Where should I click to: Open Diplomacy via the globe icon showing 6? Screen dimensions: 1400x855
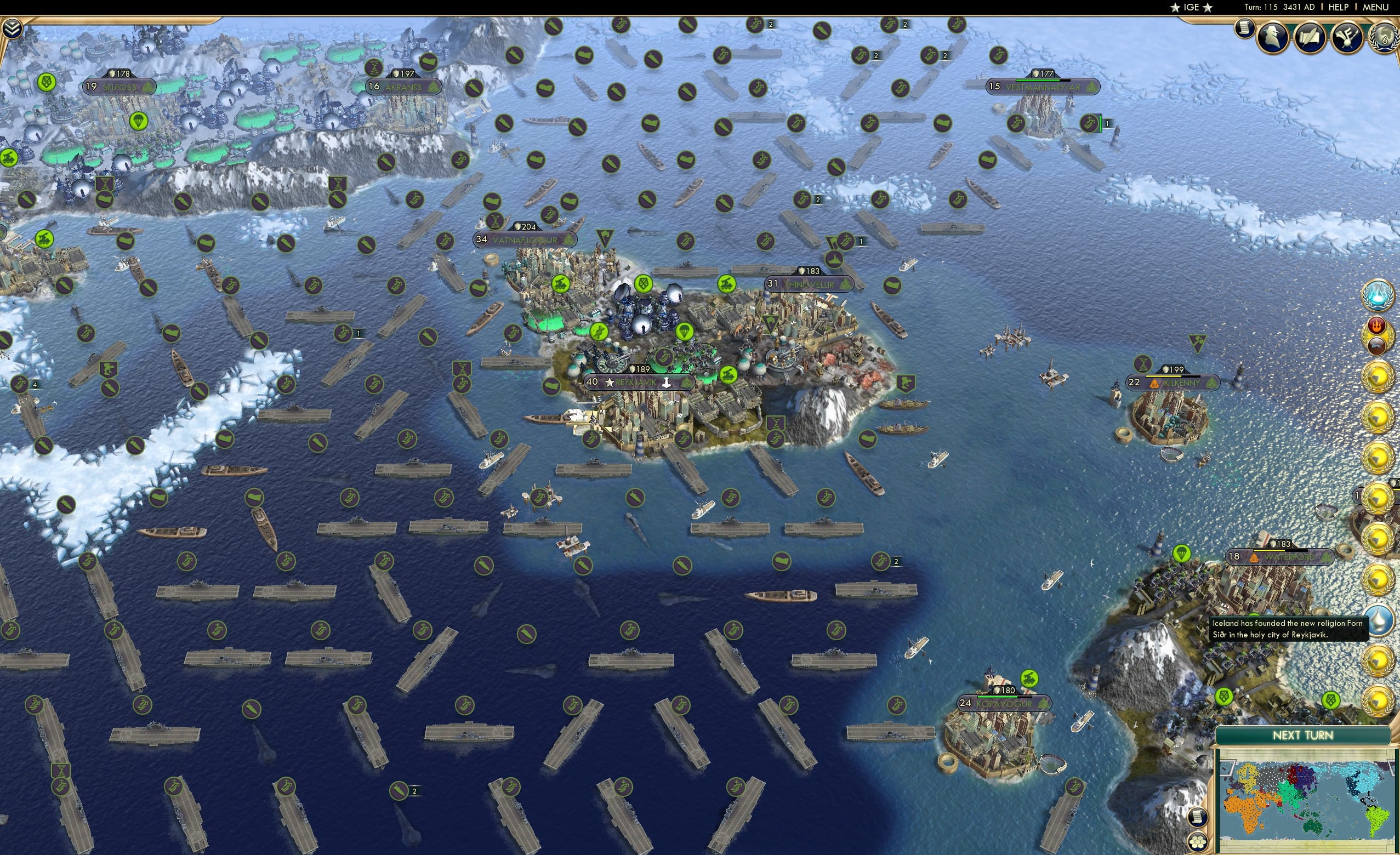(x=1385, y=38)
